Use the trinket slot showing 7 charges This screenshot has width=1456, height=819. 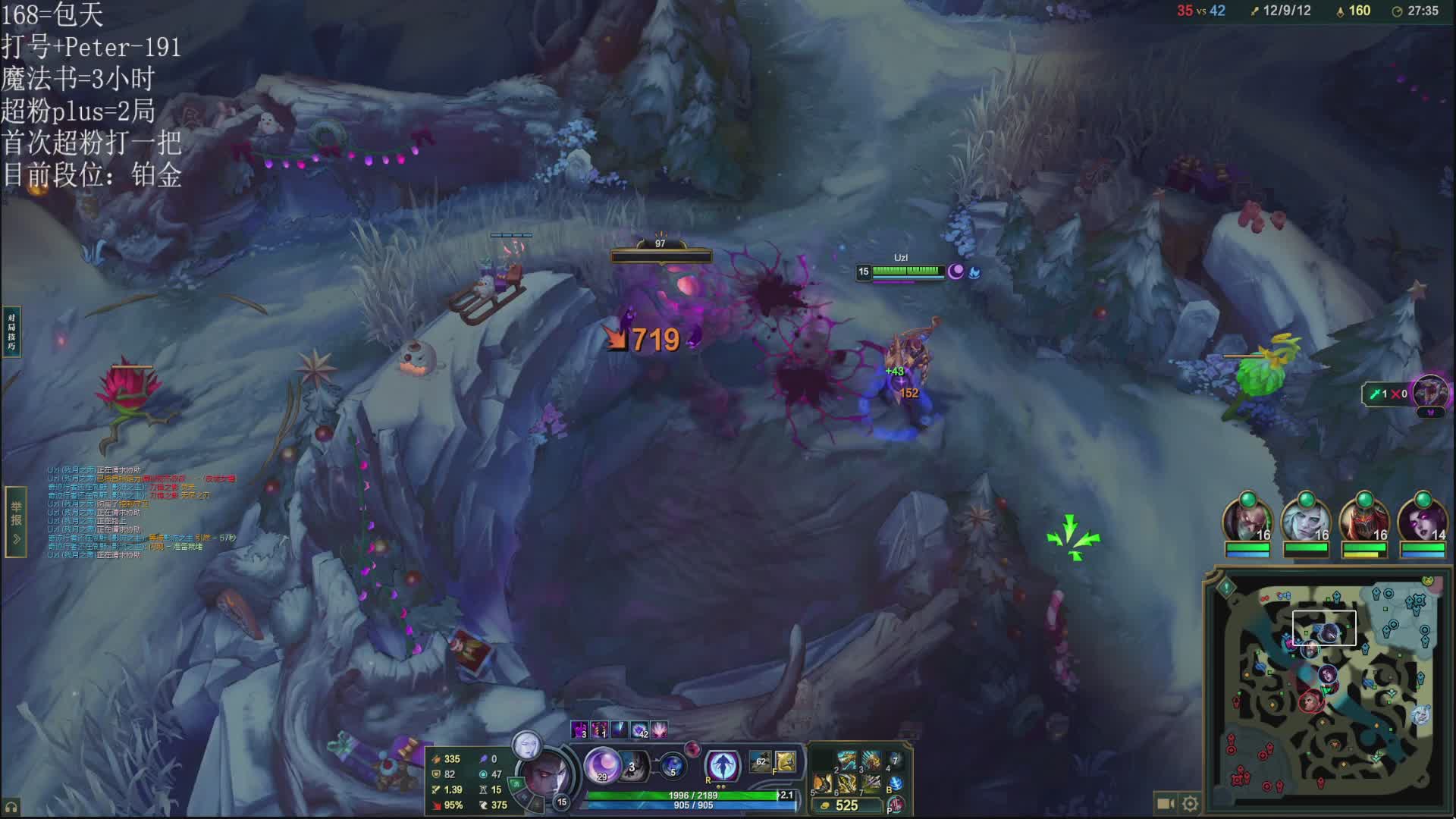point(895,761)
